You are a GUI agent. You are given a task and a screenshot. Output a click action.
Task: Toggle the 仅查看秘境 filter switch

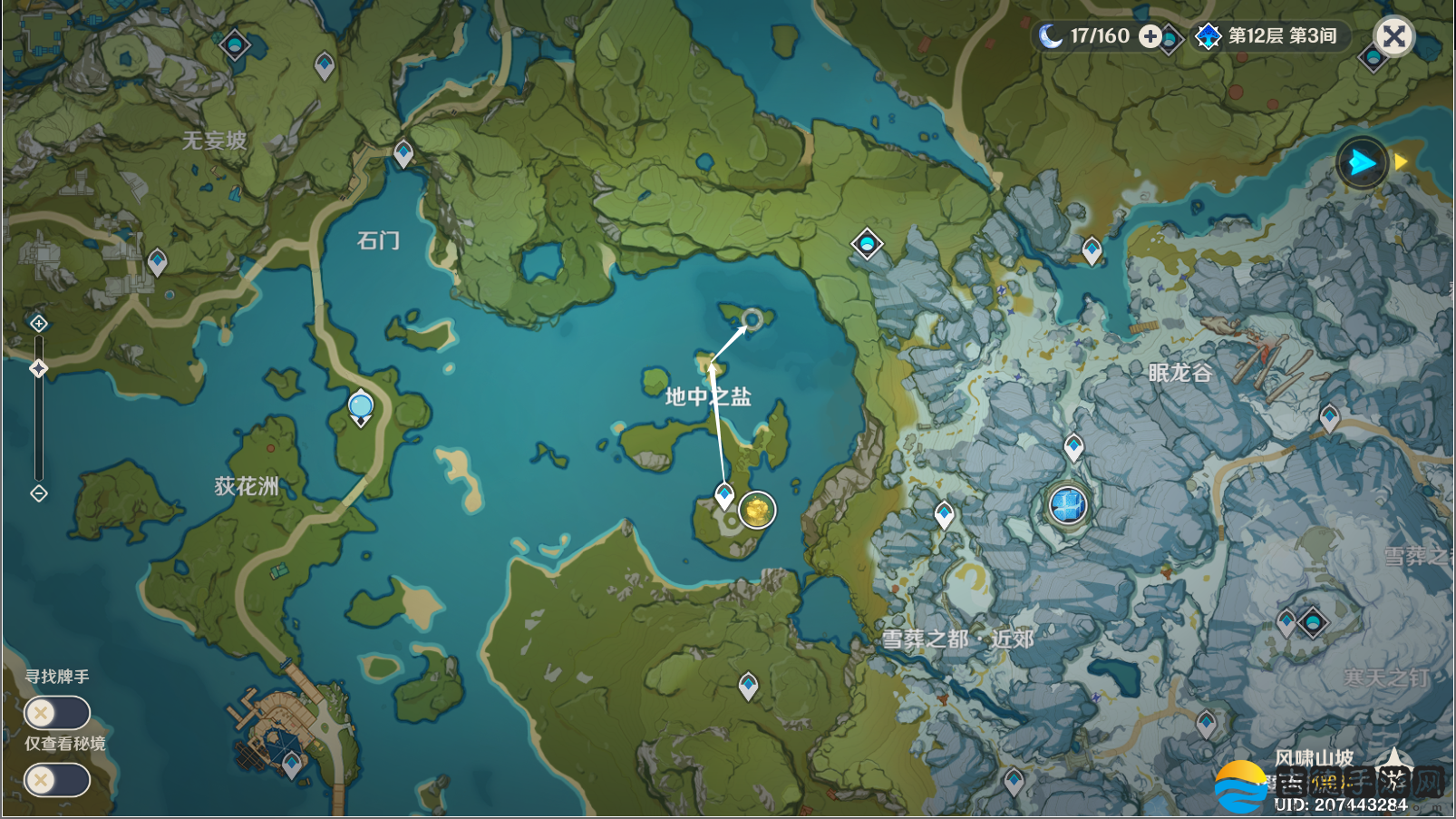tap(56, 780)
